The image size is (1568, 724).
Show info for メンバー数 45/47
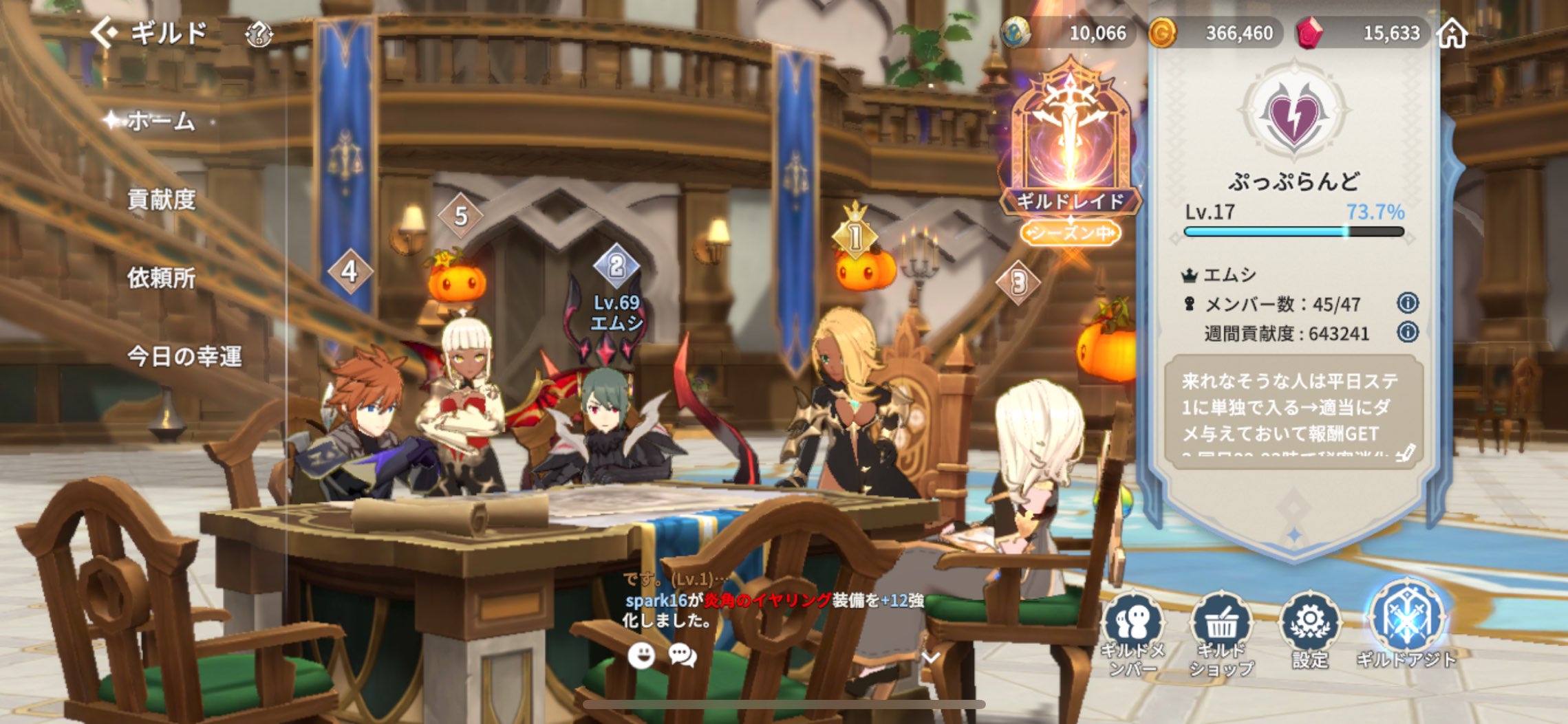(x=1408, y=303)
